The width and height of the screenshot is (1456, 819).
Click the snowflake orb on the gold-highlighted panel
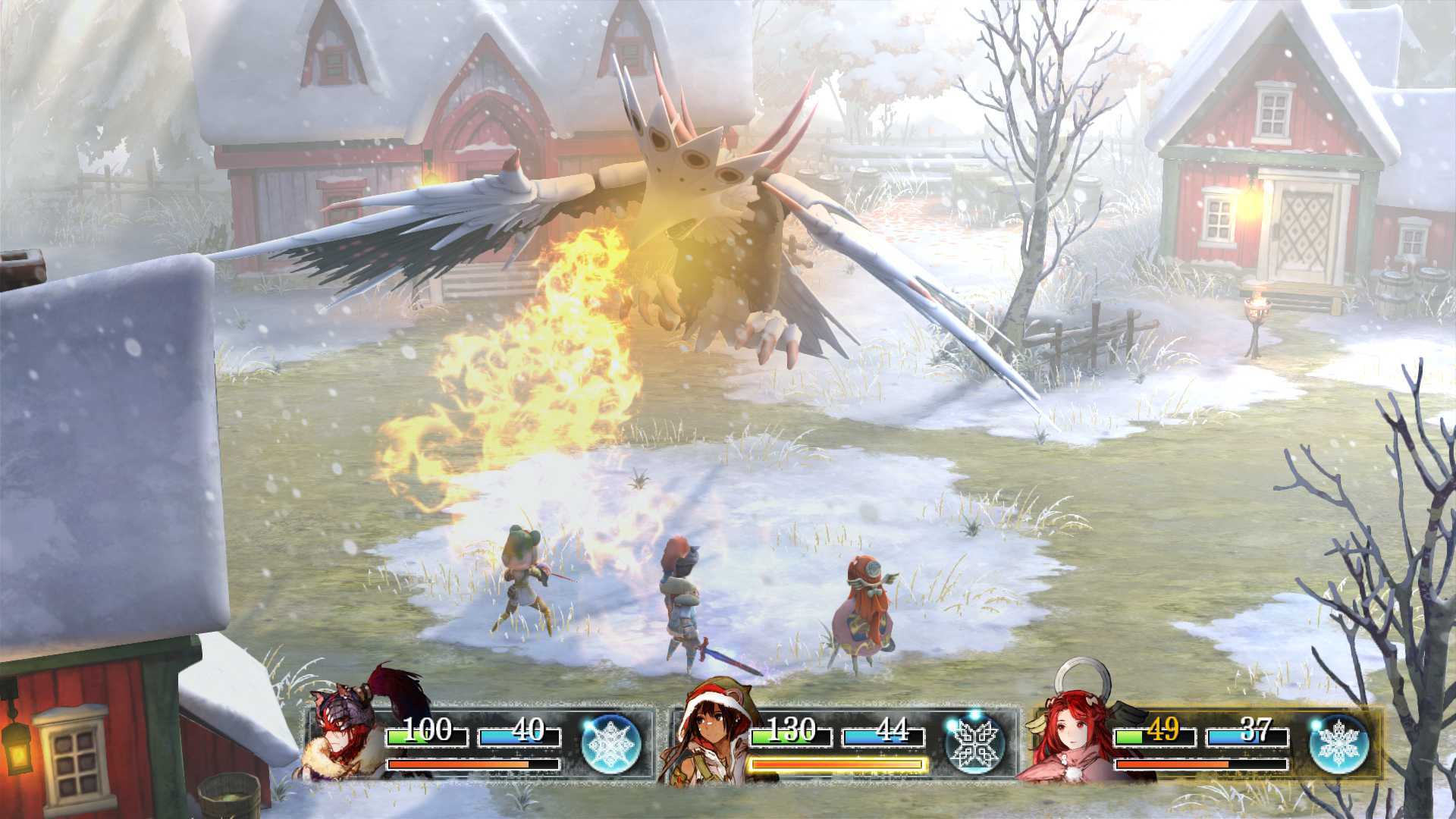coord(1338,744)
